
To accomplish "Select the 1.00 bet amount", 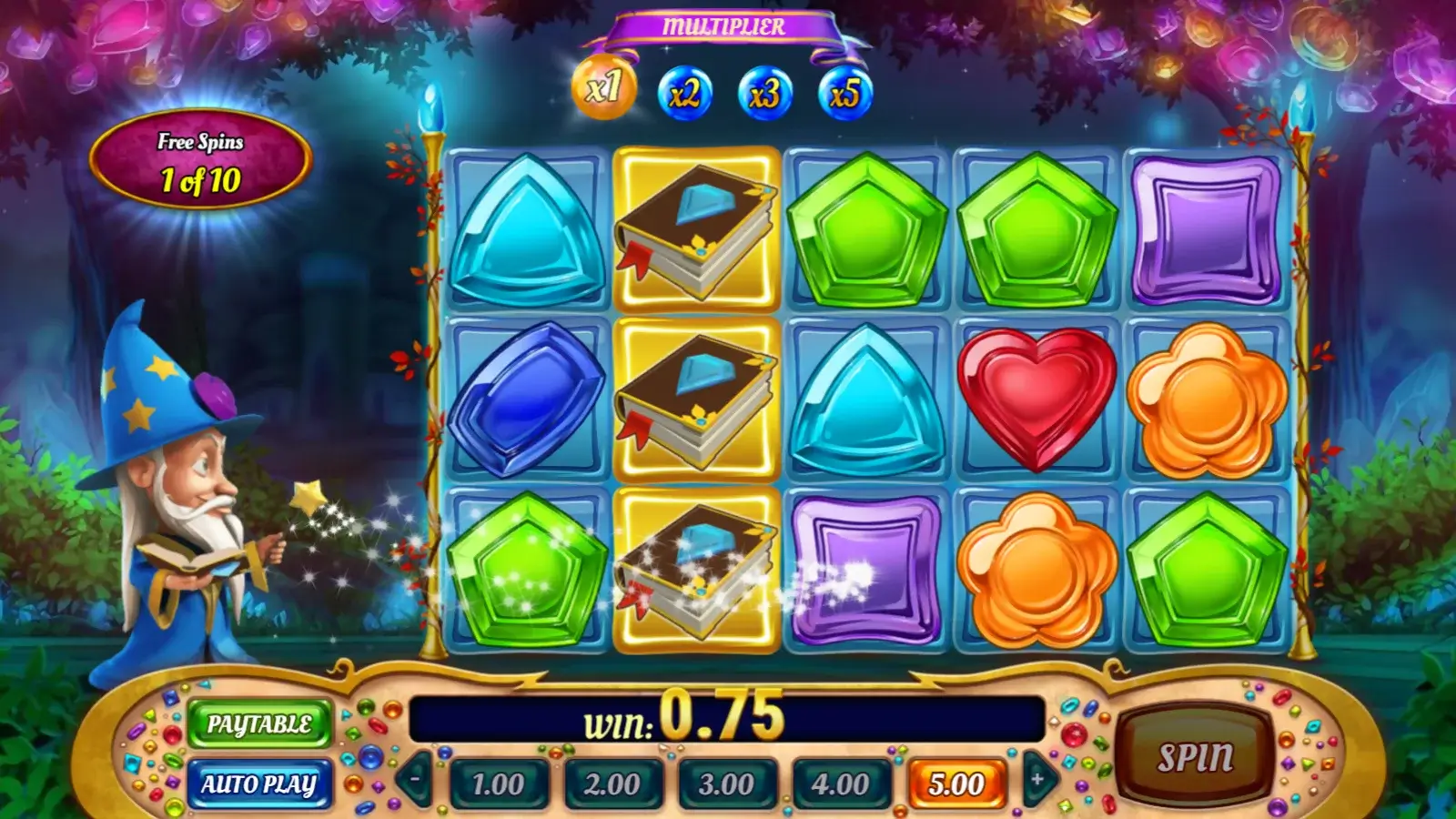I will (x=499, y=784).
